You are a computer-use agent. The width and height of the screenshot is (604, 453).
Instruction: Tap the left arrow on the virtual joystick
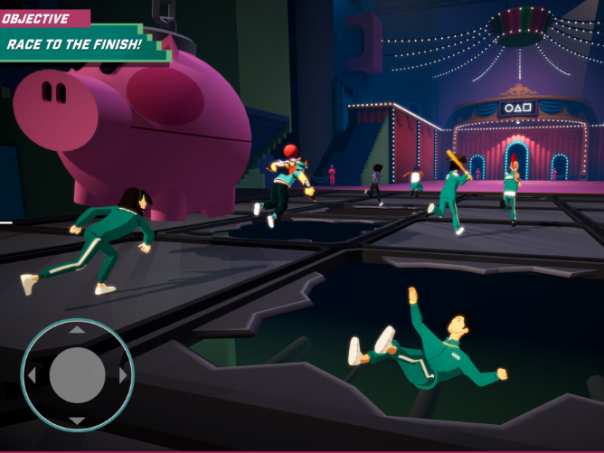pyautogui.click(x=31, y=376)
